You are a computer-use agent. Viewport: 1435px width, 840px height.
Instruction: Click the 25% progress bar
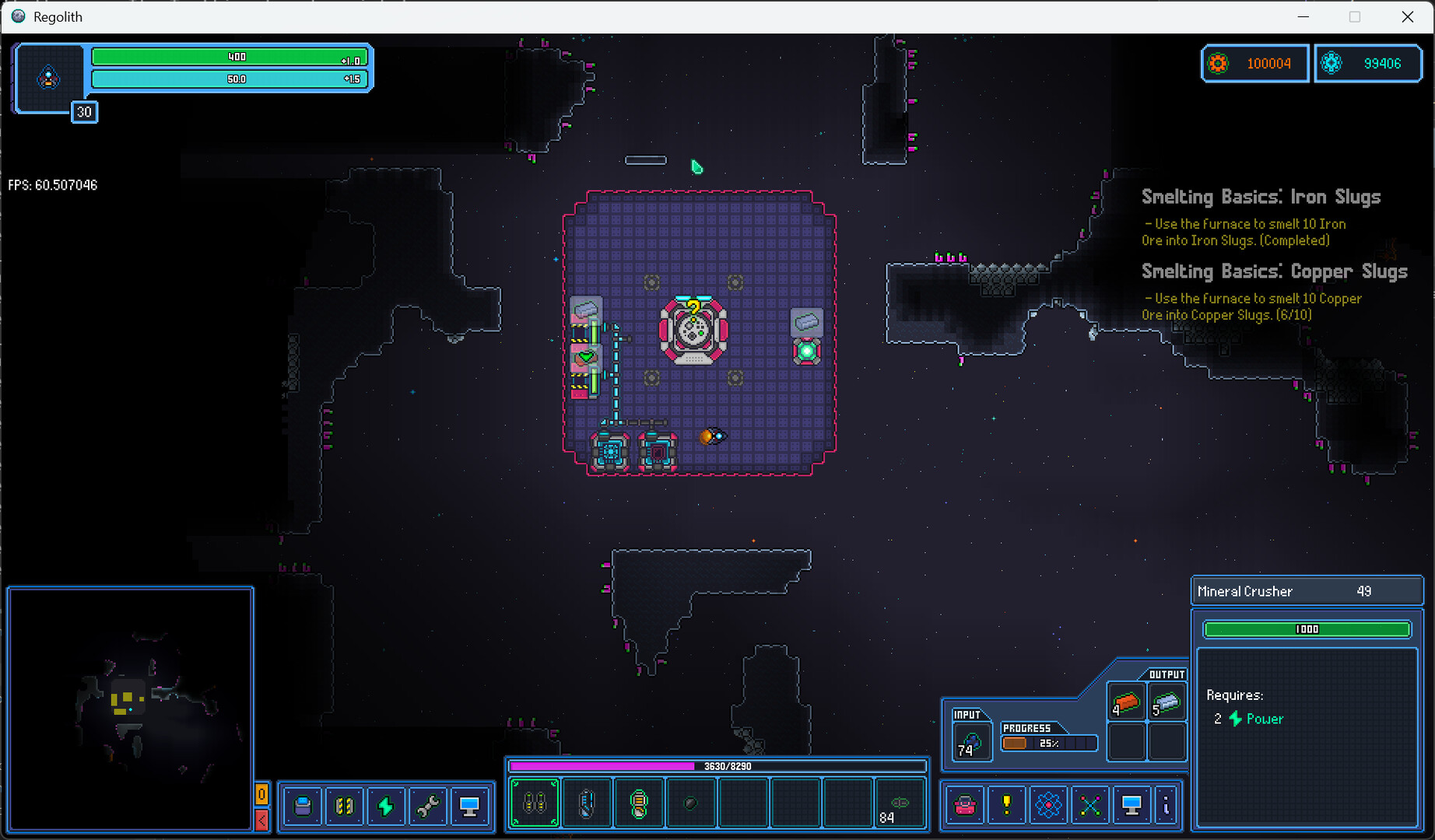coord(1048,743)
